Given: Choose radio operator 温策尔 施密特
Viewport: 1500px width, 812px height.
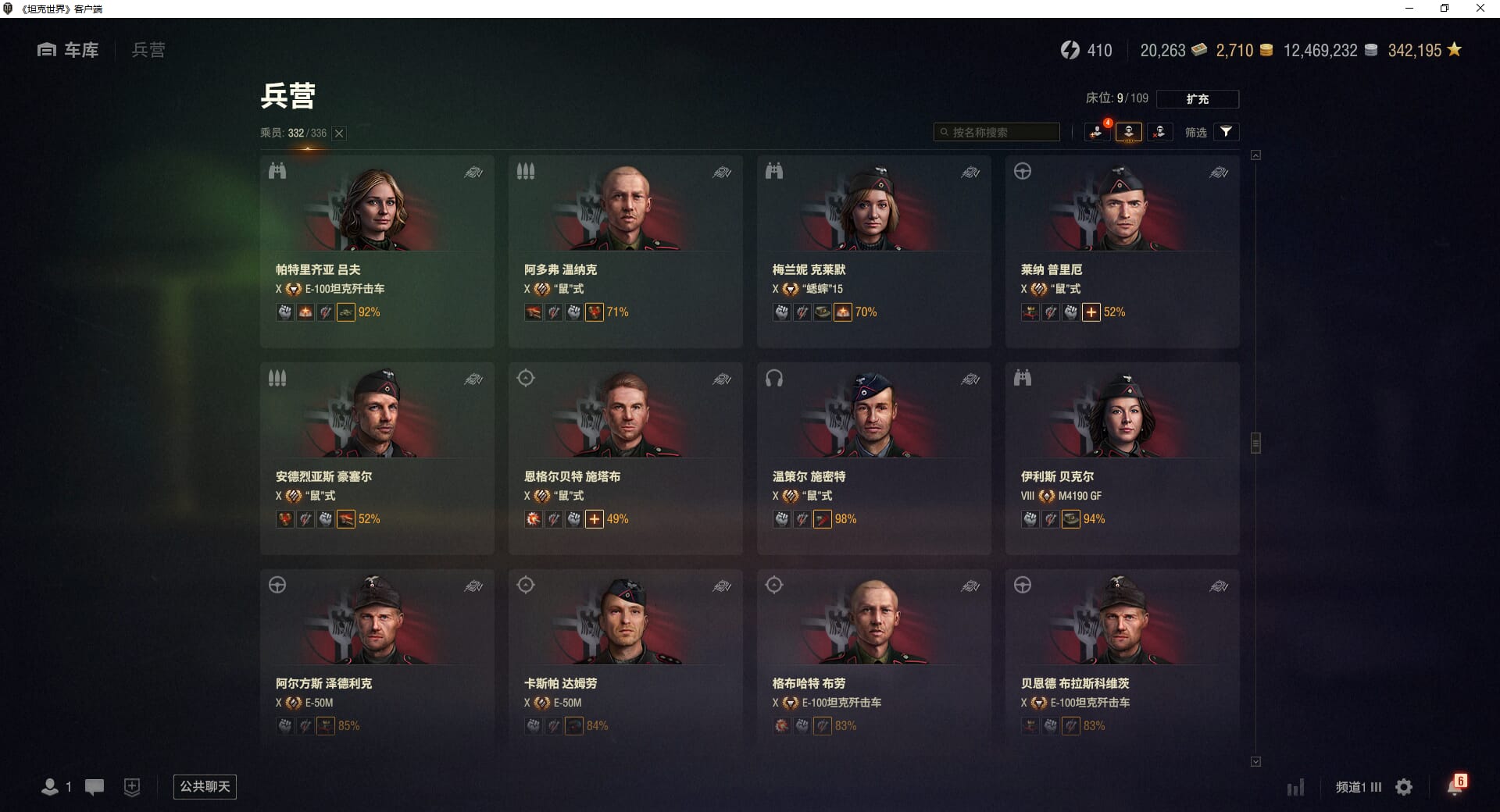Looking at the screenshot, I should click(873, 458).
